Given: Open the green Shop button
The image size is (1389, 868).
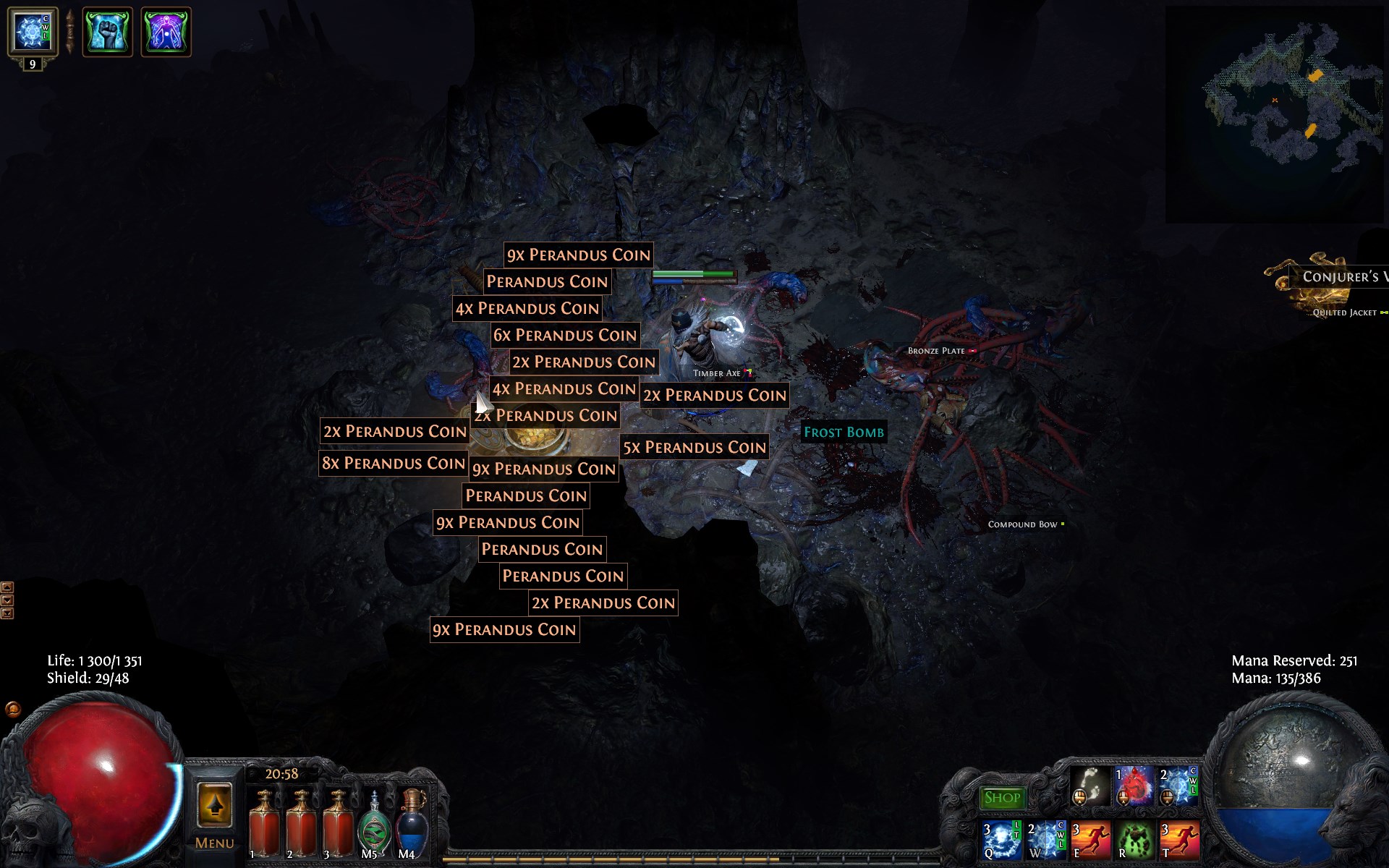Looking at the screenshot, I should click(1002, 798).
